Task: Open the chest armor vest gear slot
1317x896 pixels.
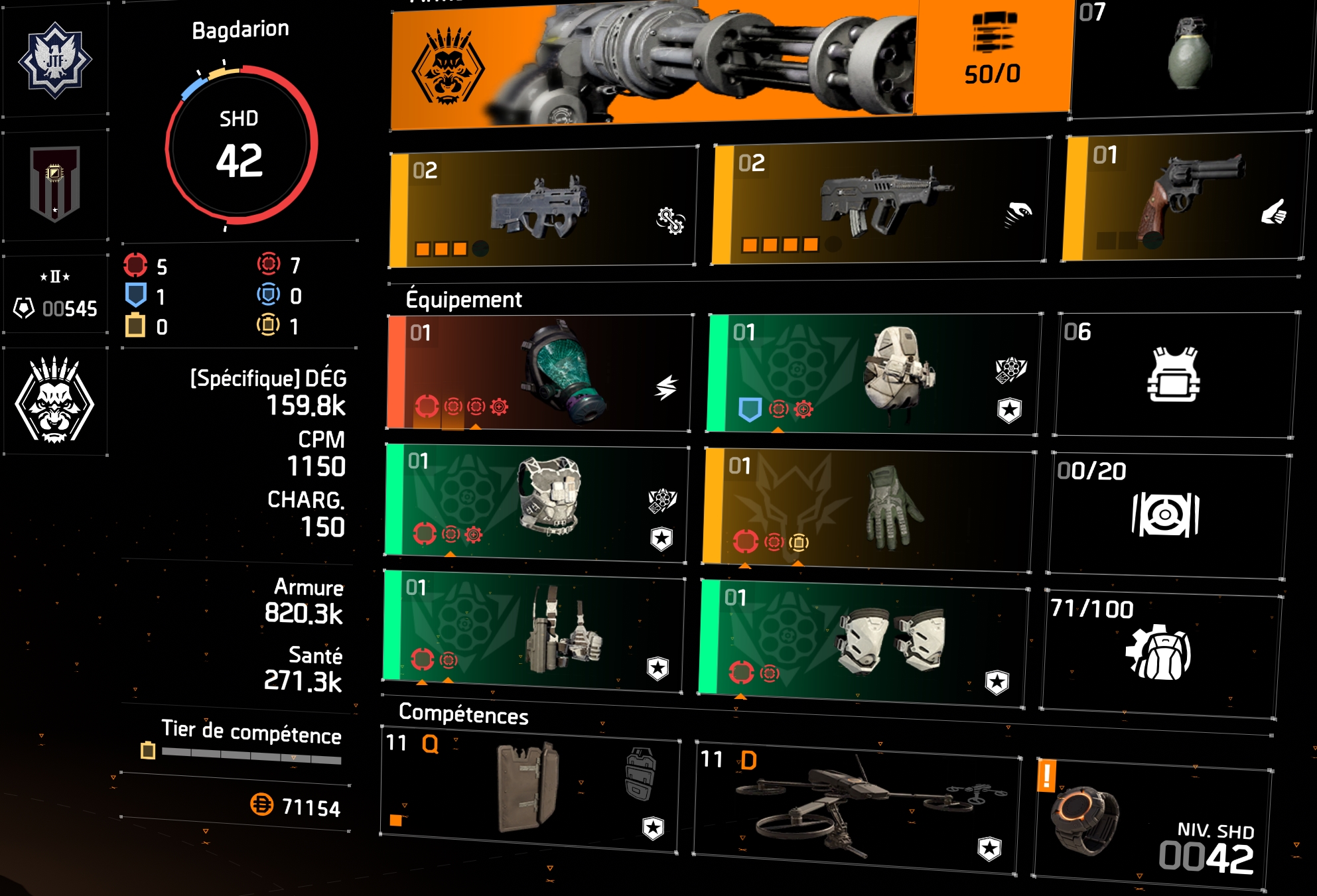Action: click(536, 501)
